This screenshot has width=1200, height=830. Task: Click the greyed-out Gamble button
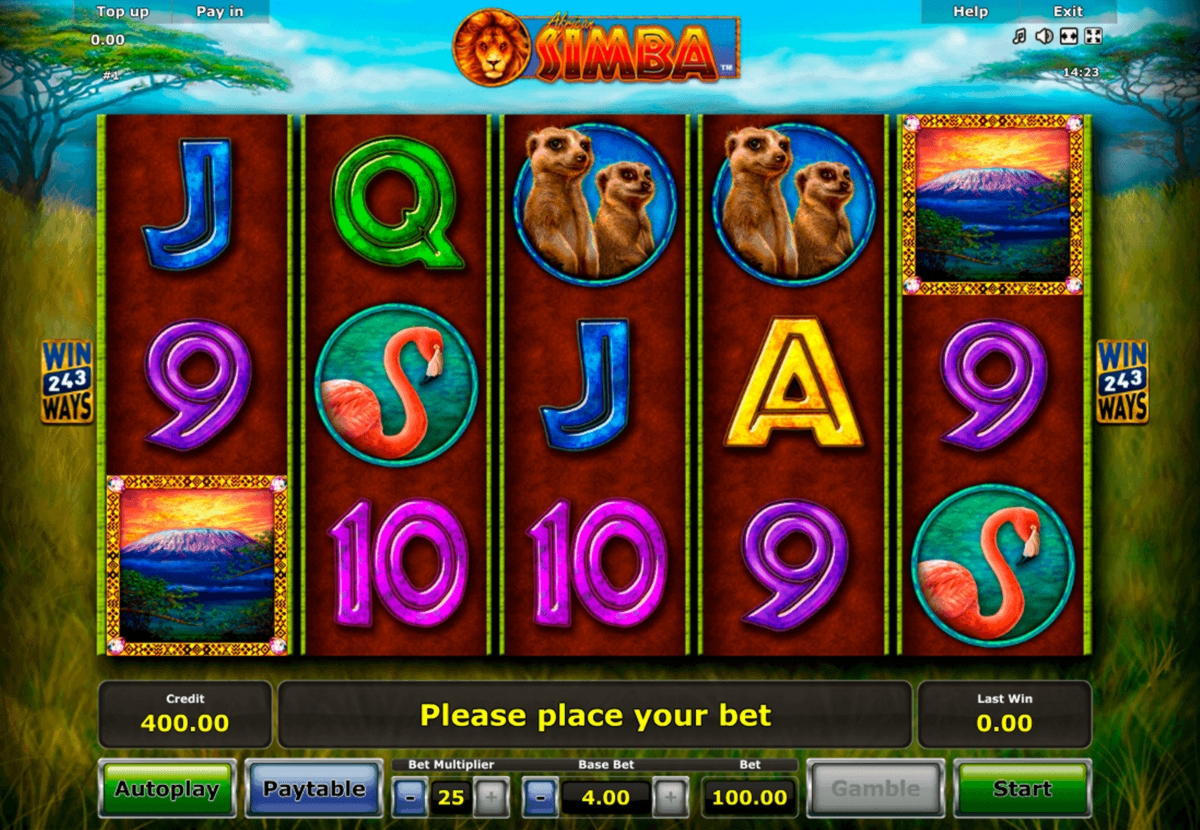pyautogui.click(x=875, y=789)
